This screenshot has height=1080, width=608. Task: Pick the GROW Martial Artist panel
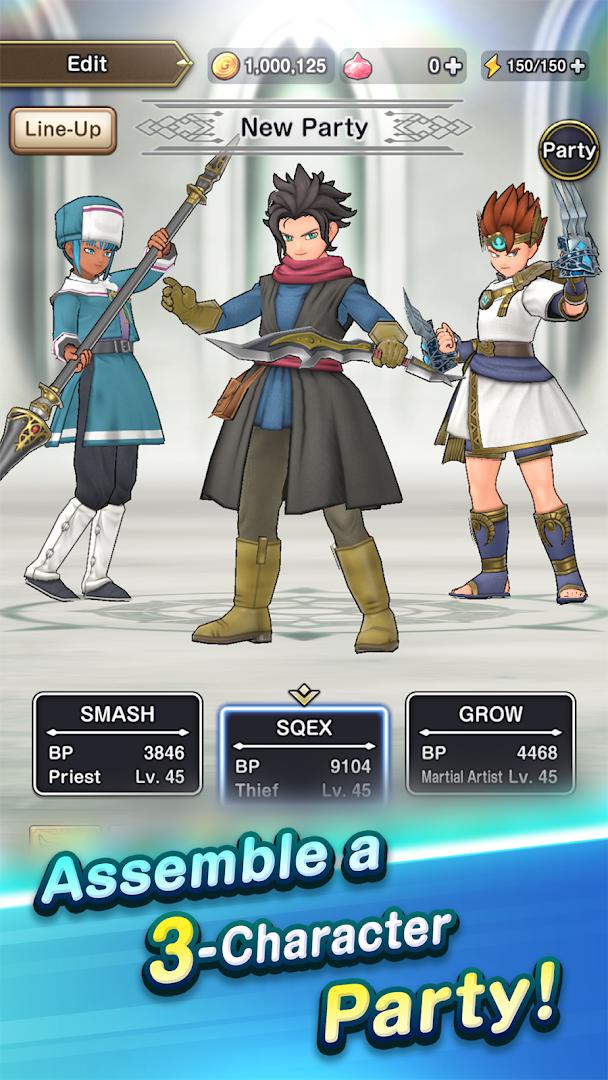pos(490,744)
